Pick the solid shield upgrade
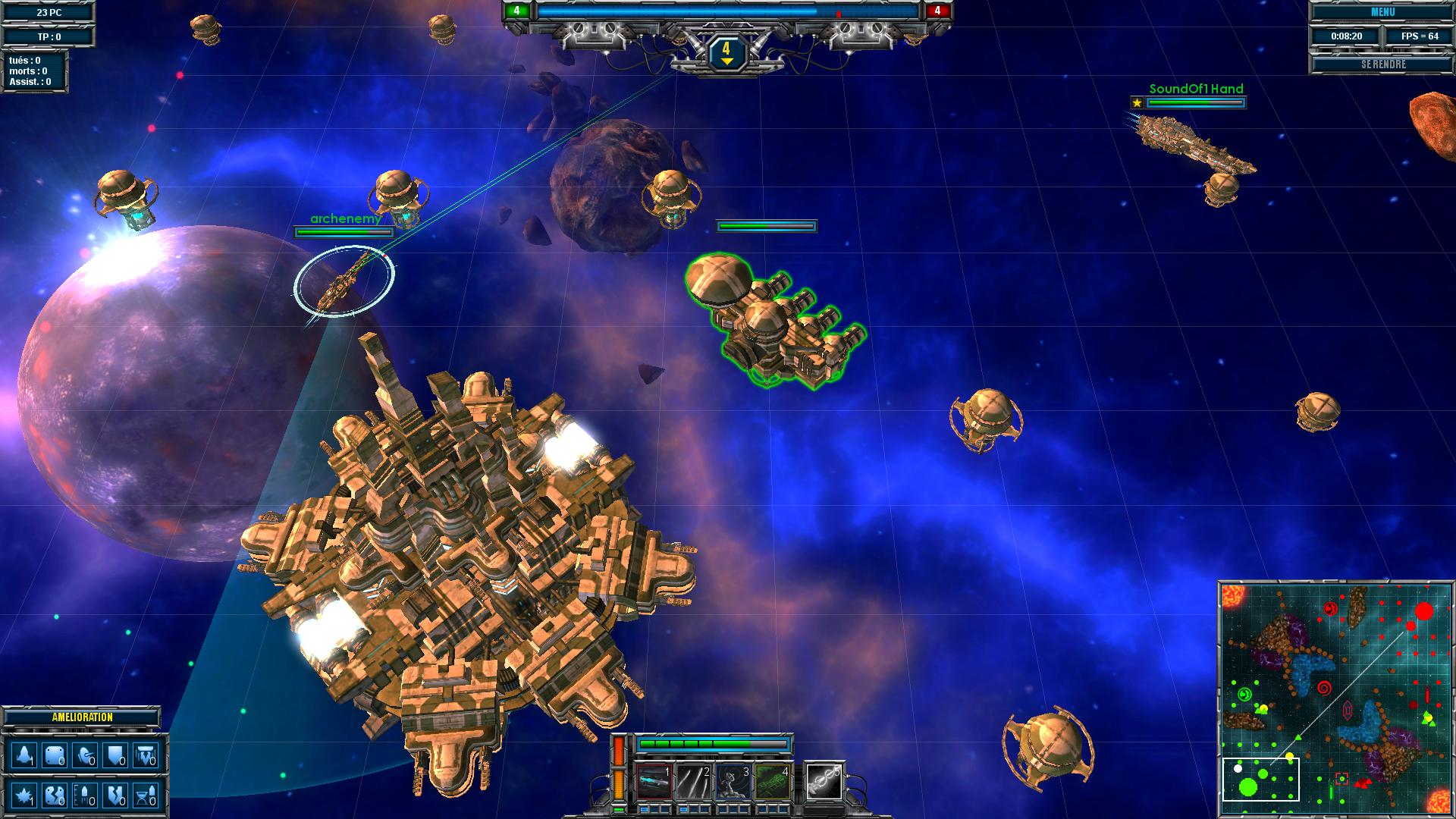The height and width of the screenshot is (819, 1456). click(115, 756)
